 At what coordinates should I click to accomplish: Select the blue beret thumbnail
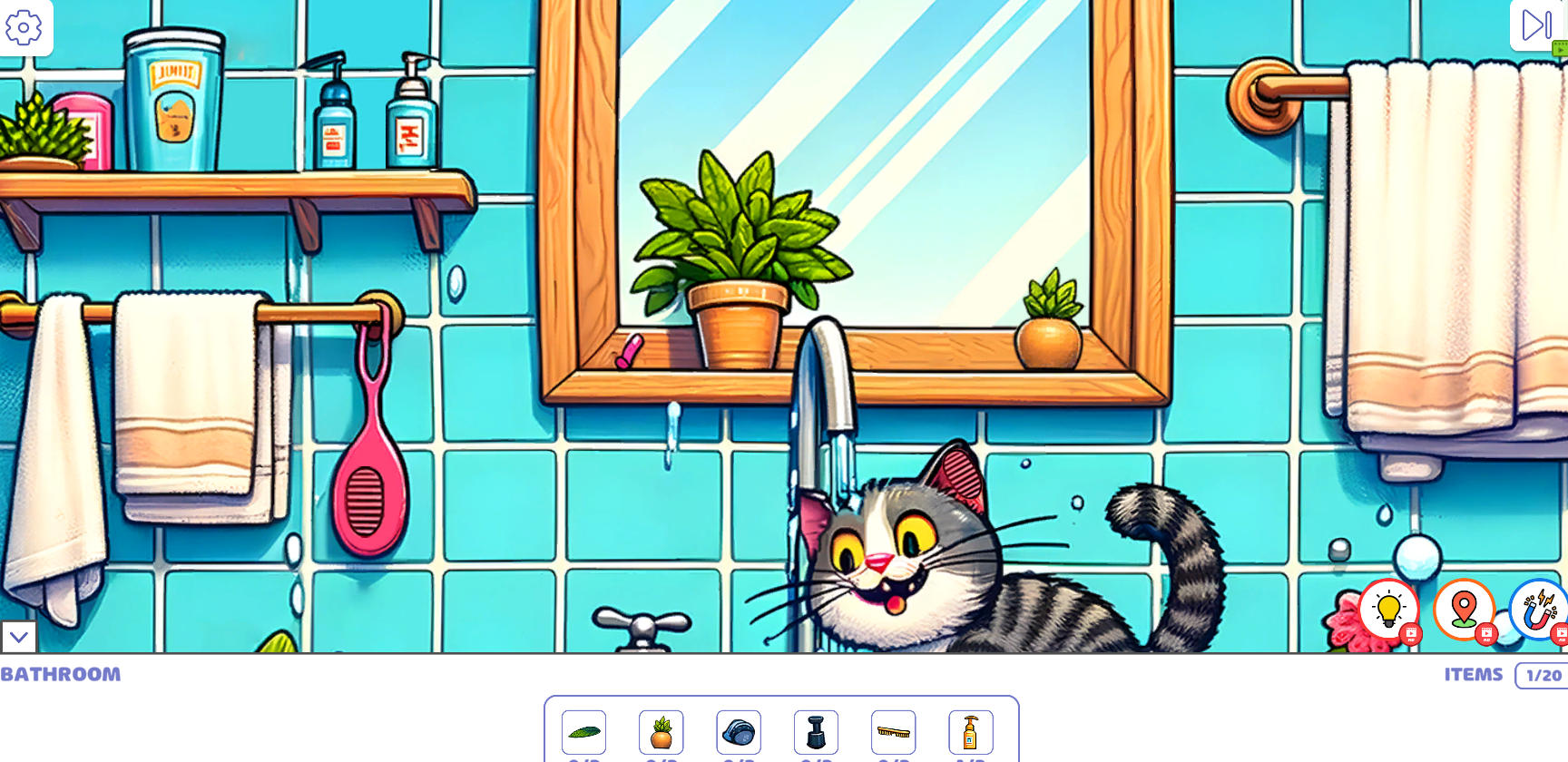pyautogui.click(x=737, y=732)
